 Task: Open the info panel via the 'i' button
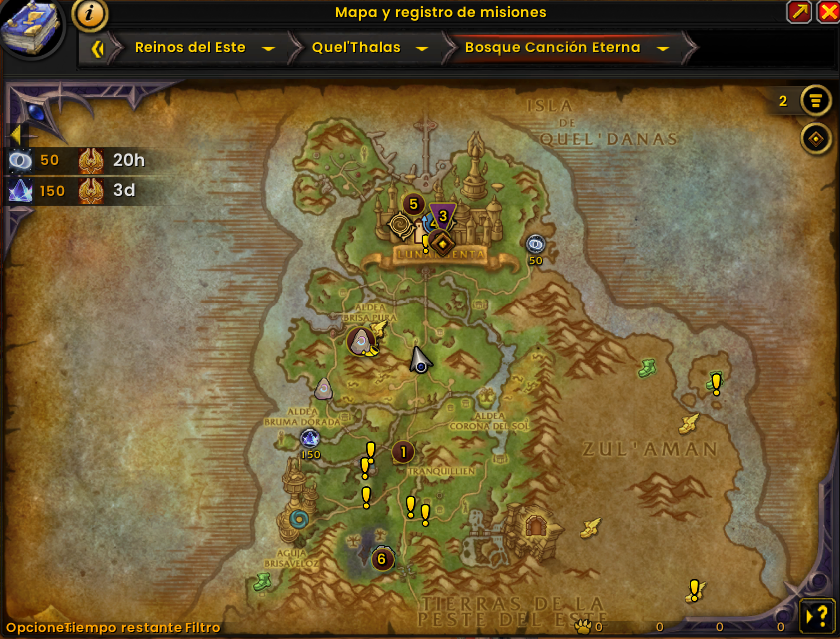click(91, 14)
